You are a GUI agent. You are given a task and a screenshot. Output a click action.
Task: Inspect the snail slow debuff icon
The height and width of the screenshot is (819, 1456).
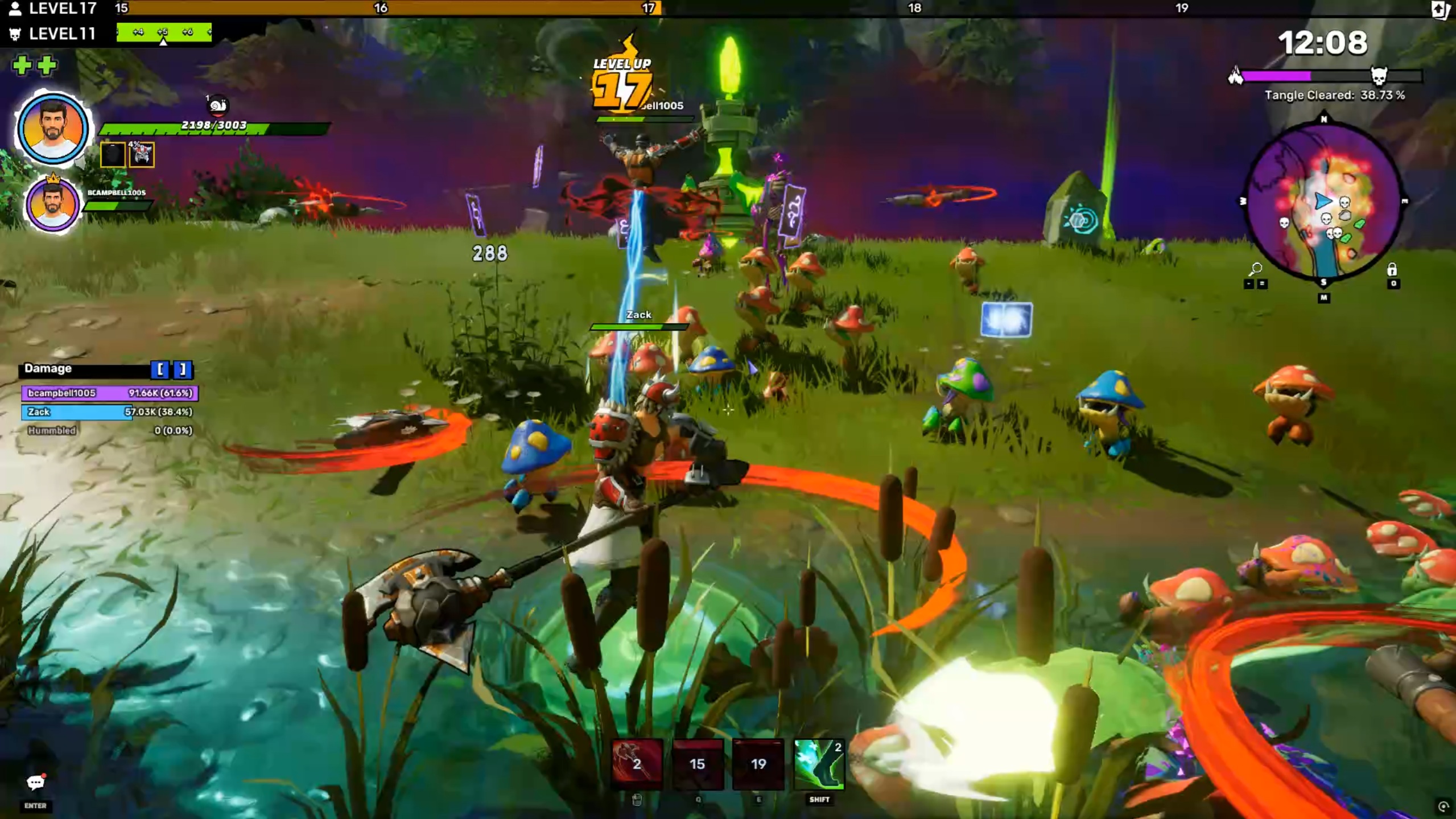(x=218, y=105)
